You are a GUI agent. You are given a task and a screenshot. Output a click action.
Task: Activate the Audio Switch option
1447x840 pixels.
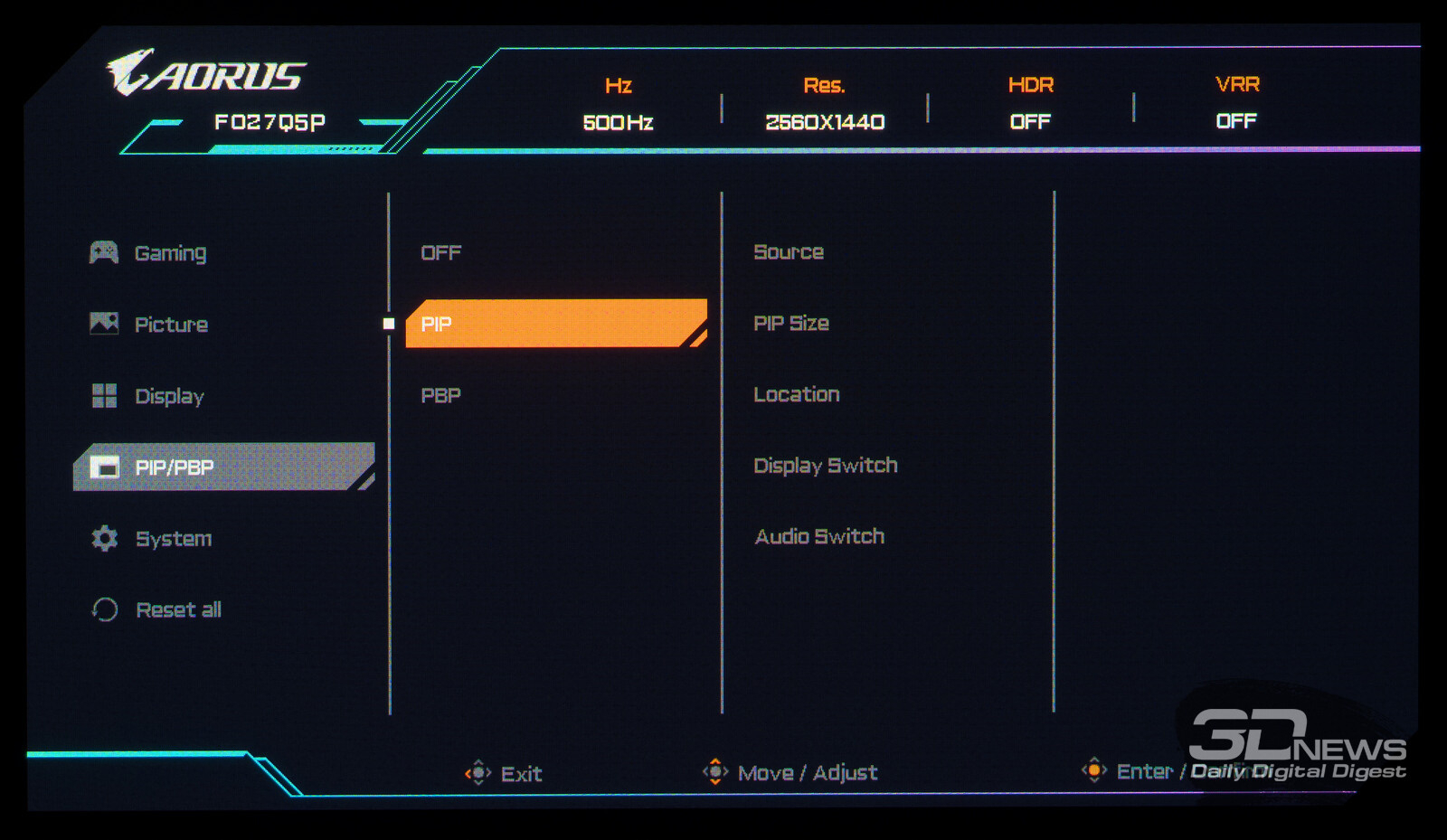(819, 537)
